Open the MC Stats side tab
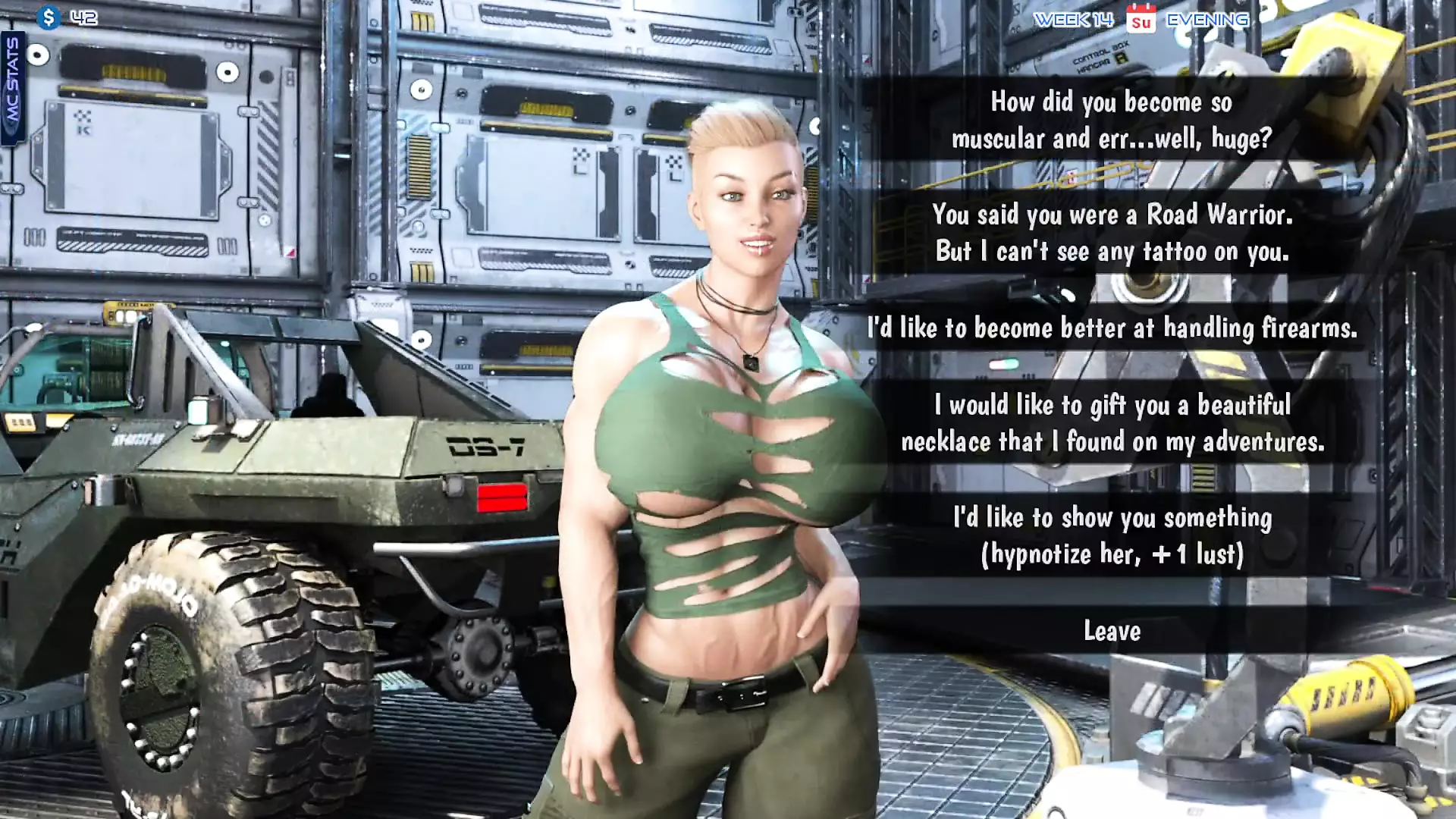Screen dimensions: 1456x819 pyautogui.click(x=13, y=87)
